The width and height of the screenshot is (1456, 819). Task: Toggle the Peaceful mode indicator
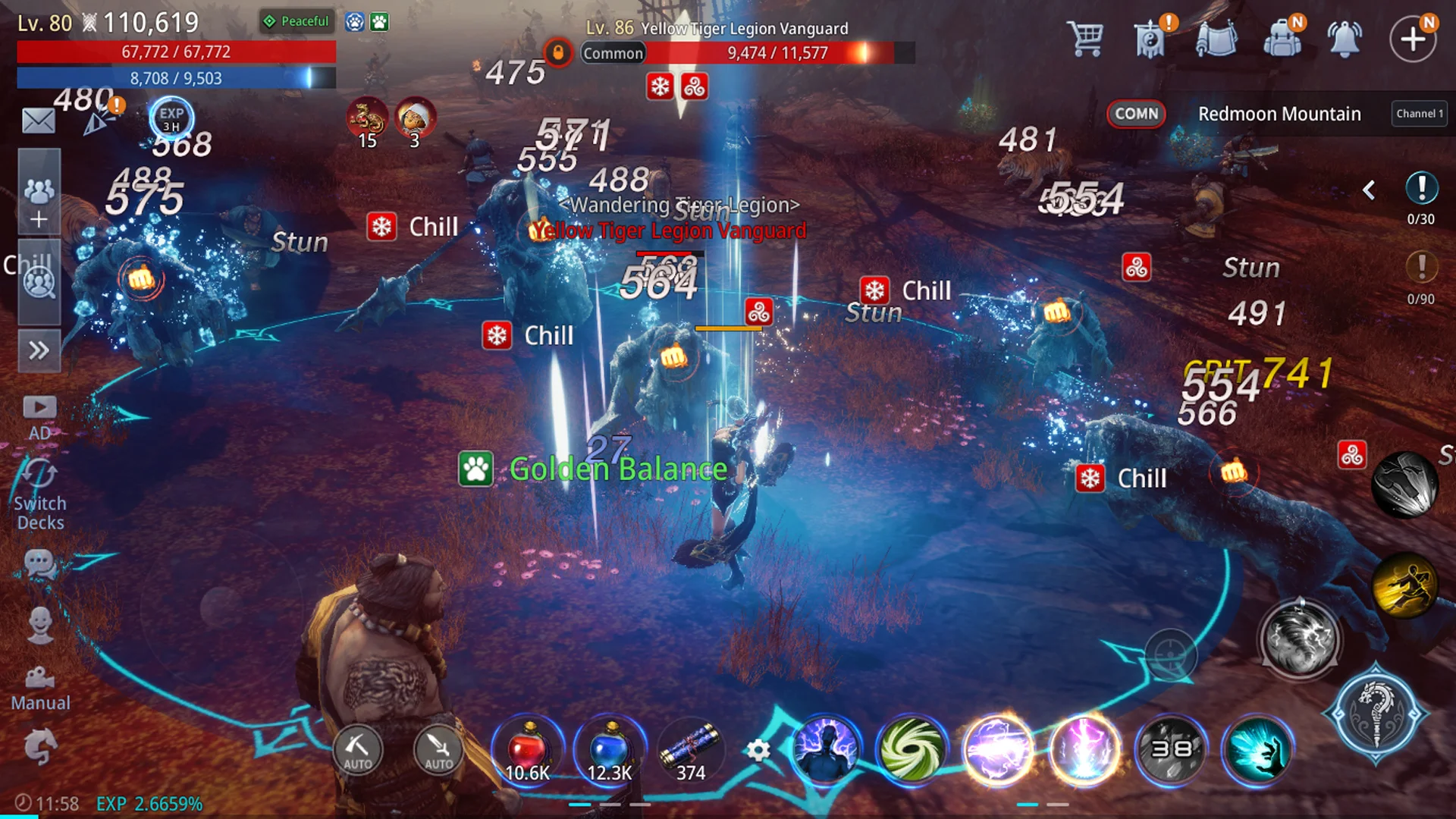(297, 21)
